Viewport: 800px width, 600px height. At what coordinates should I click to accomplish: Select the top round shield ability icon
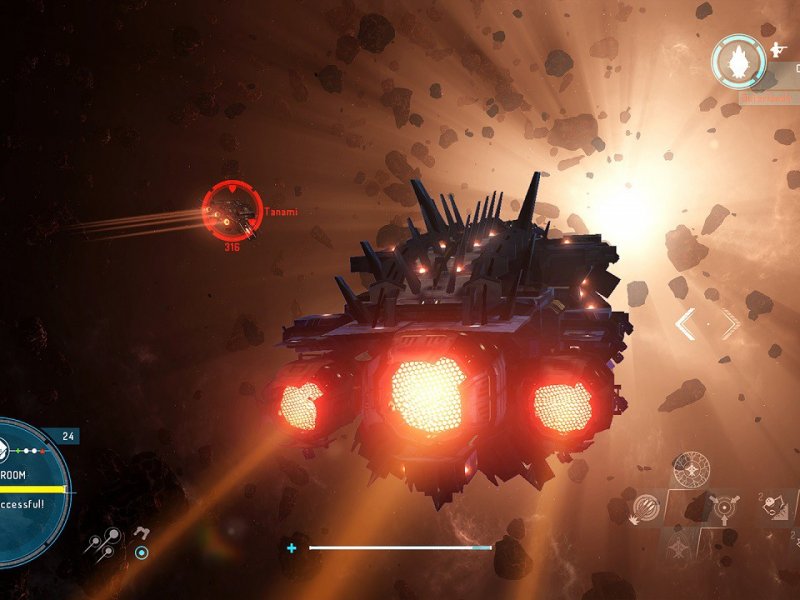pos(691,469)
